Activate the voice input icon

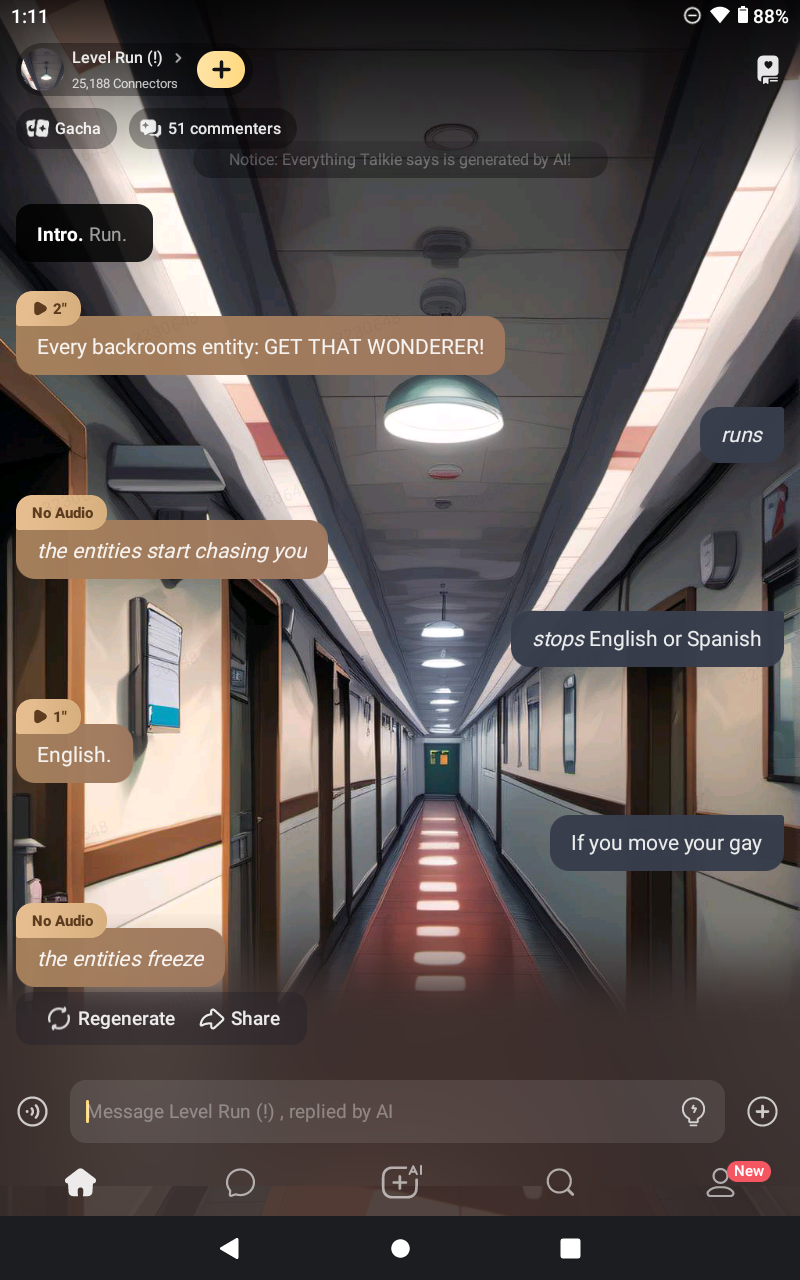(x=33, y=1111)
